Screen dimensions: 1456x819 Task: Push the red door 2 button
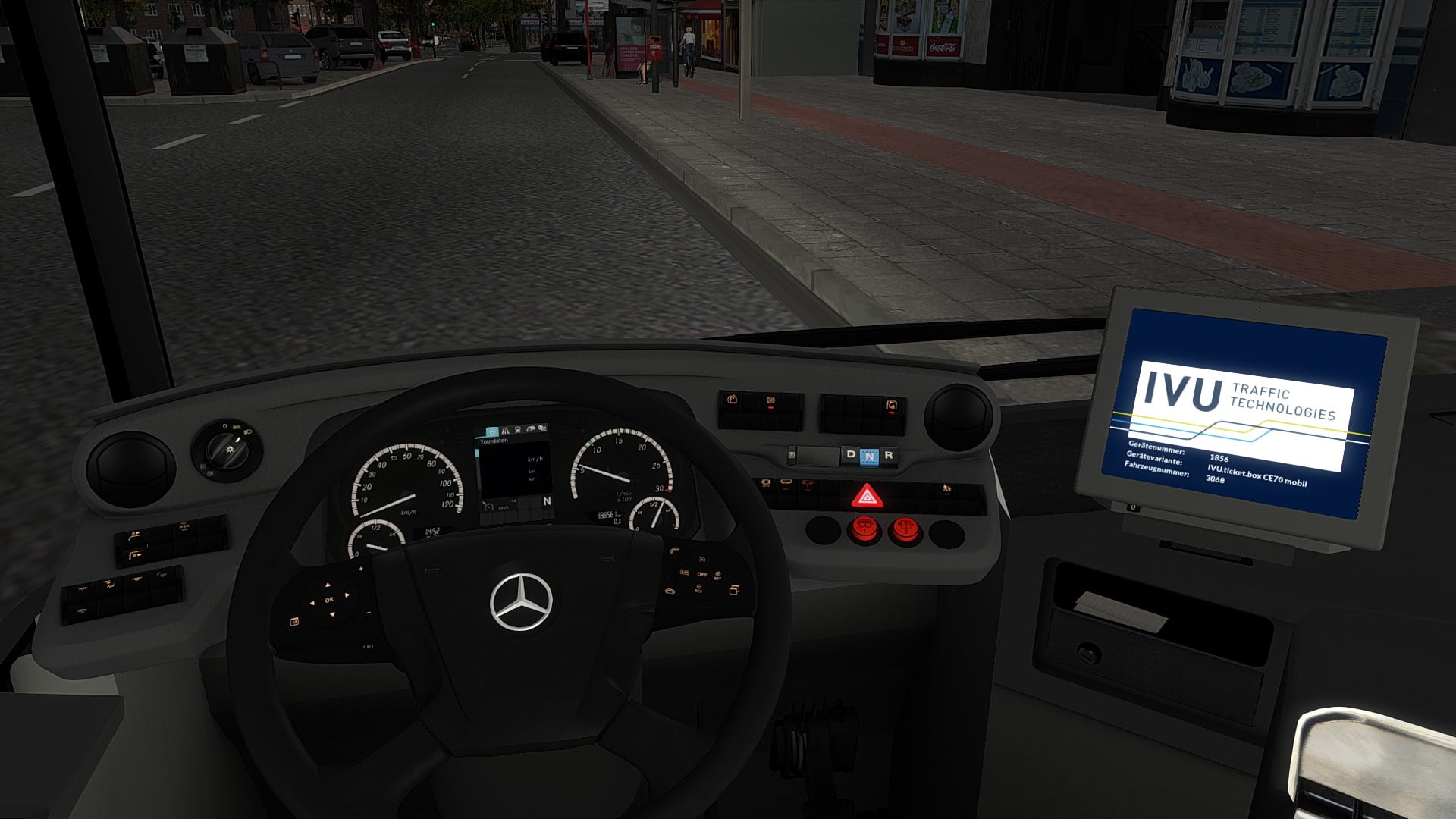(904, 529)
